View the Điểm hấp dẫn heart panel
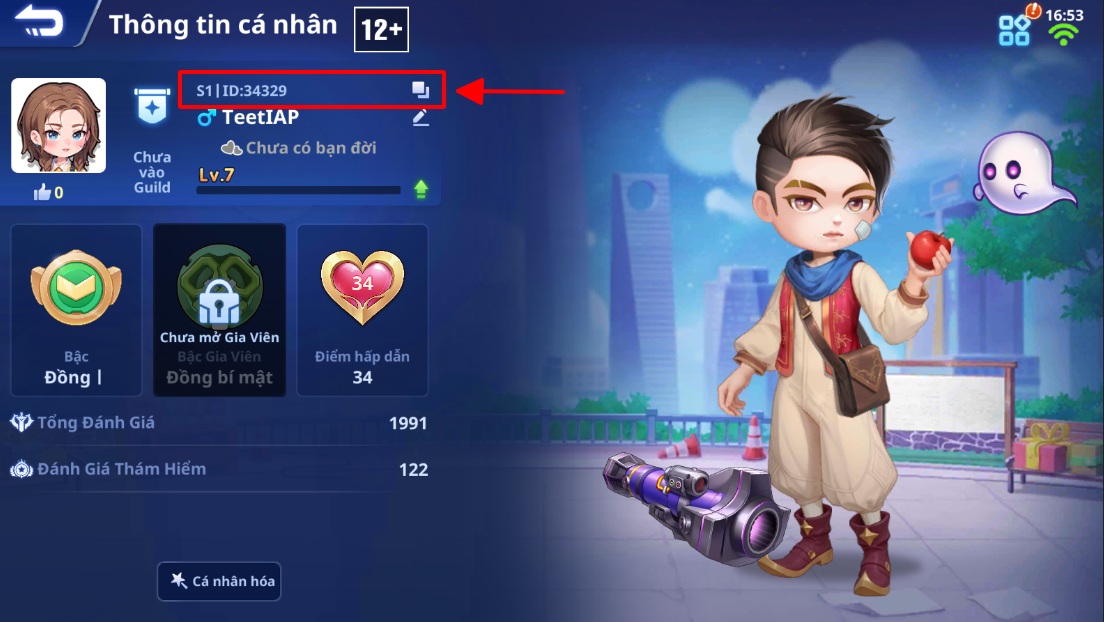Viewport: 1104px width, 622px height. pos(362,310)
